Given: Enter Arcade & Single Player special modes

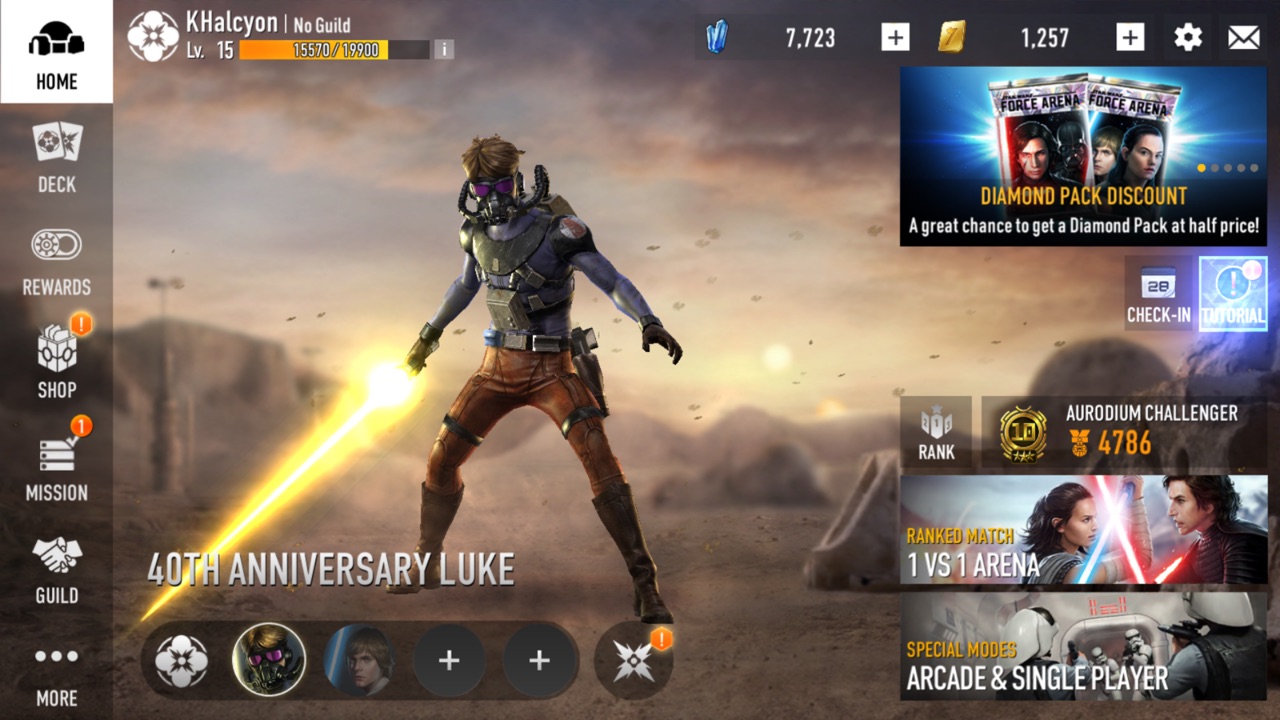Looking at the screenshot, I should [x=1083, y=645].
